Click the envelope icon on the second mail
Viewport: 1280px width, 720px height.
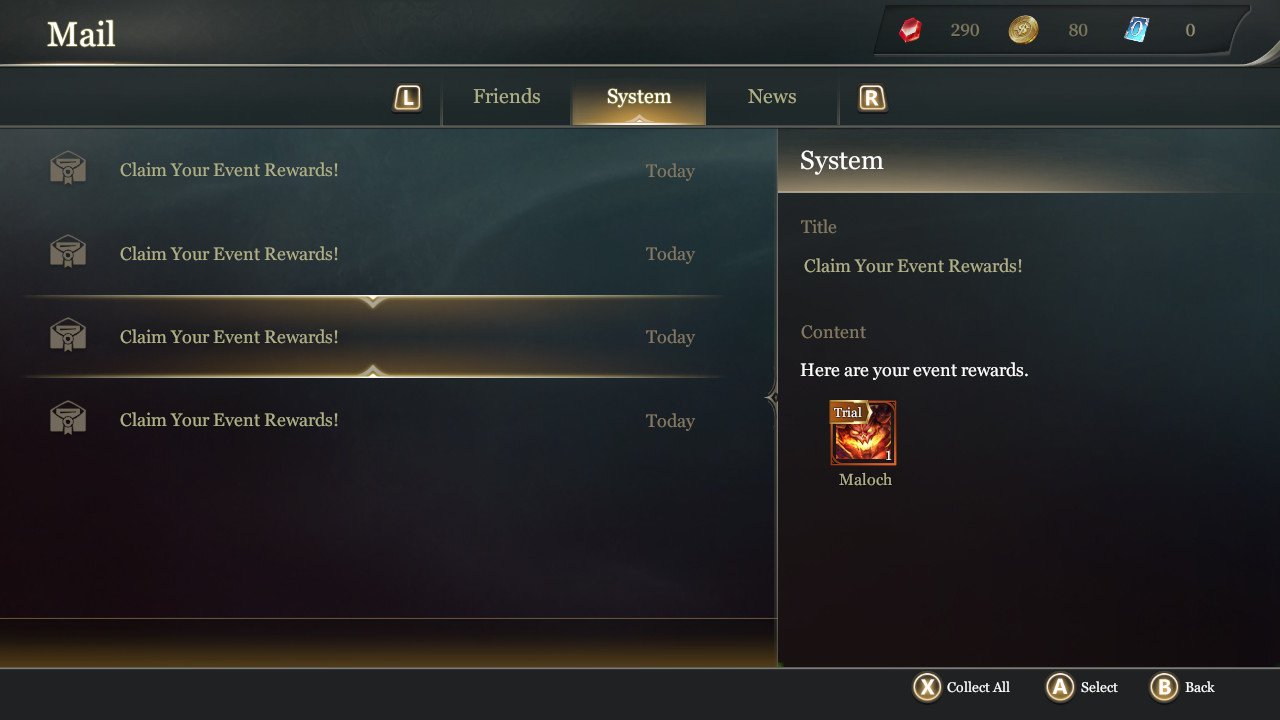[67, 250]
